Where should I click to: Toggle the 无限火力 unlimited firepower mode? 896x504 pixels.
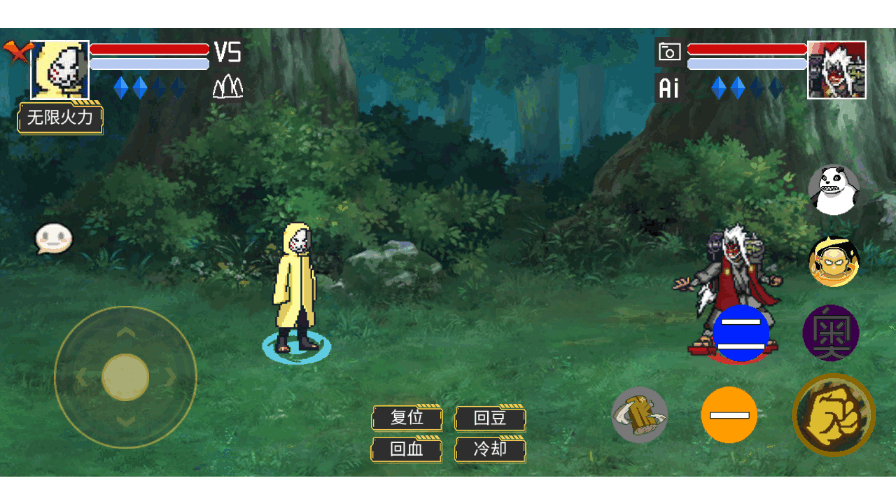click(61, 118)
